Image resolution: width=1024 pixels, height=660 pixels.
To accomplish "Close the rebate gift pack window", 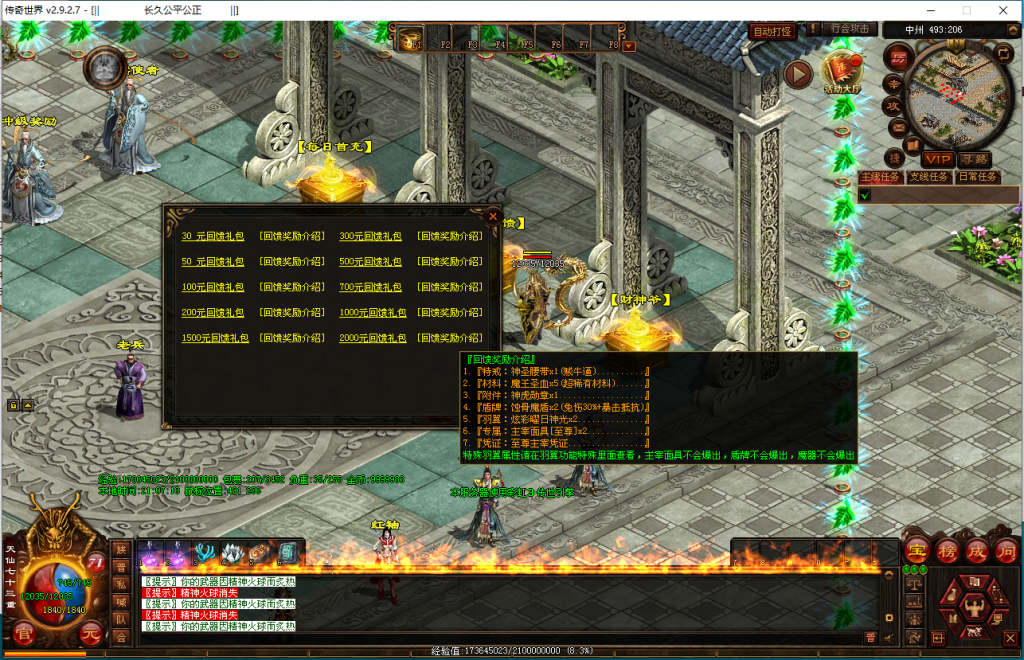I will click(x=492, y=215).
